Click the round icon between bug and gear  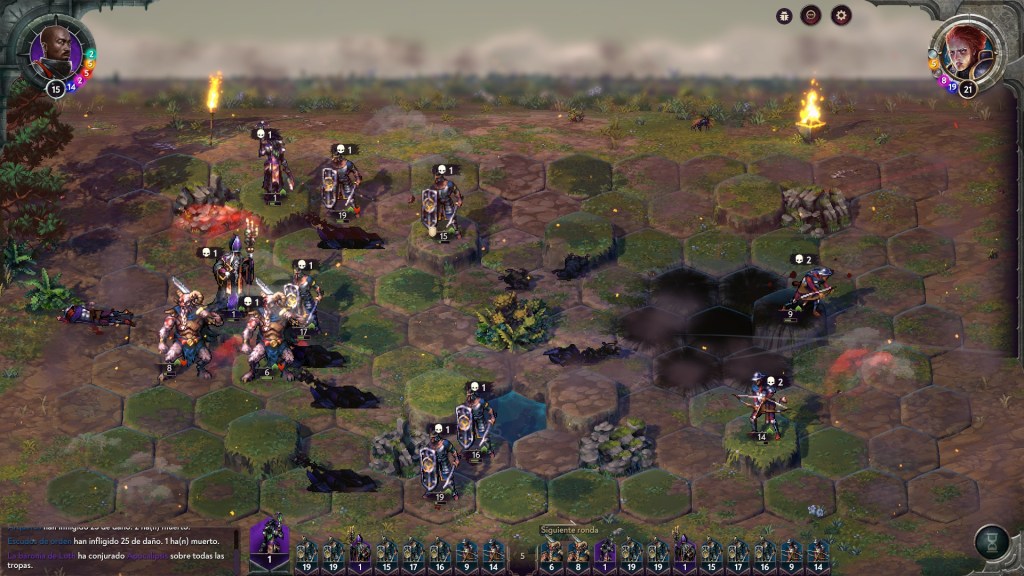(812, 15)
